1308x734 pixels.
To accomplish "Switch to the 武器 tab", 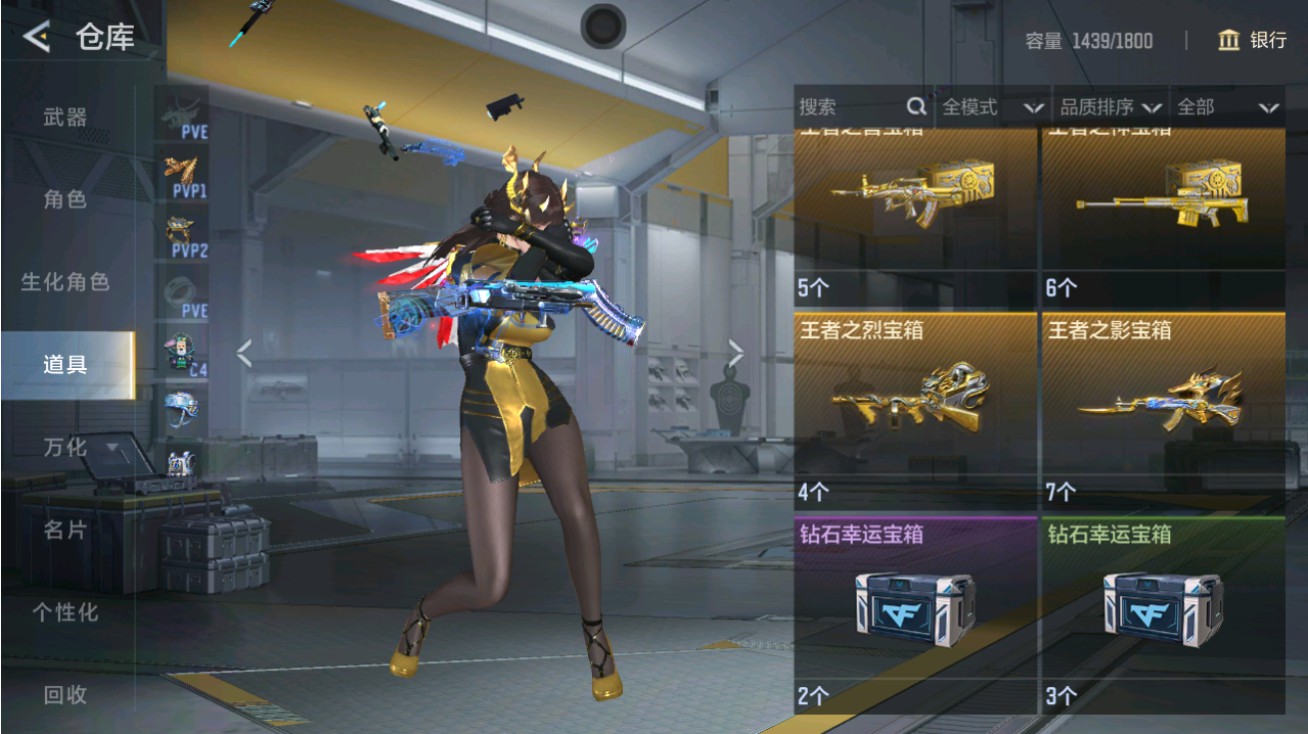I will (65, 117).
